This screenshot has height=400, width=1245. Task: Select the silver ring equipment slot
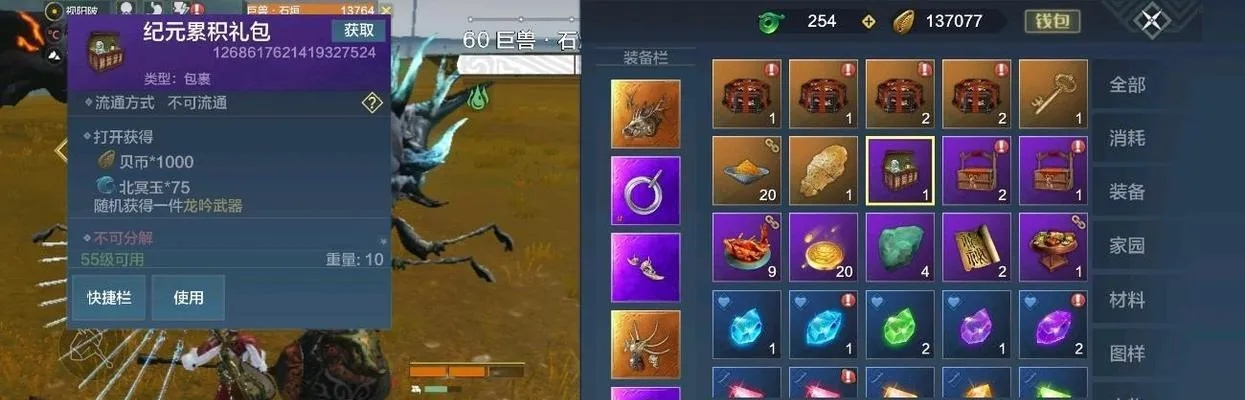coord(646,190)
